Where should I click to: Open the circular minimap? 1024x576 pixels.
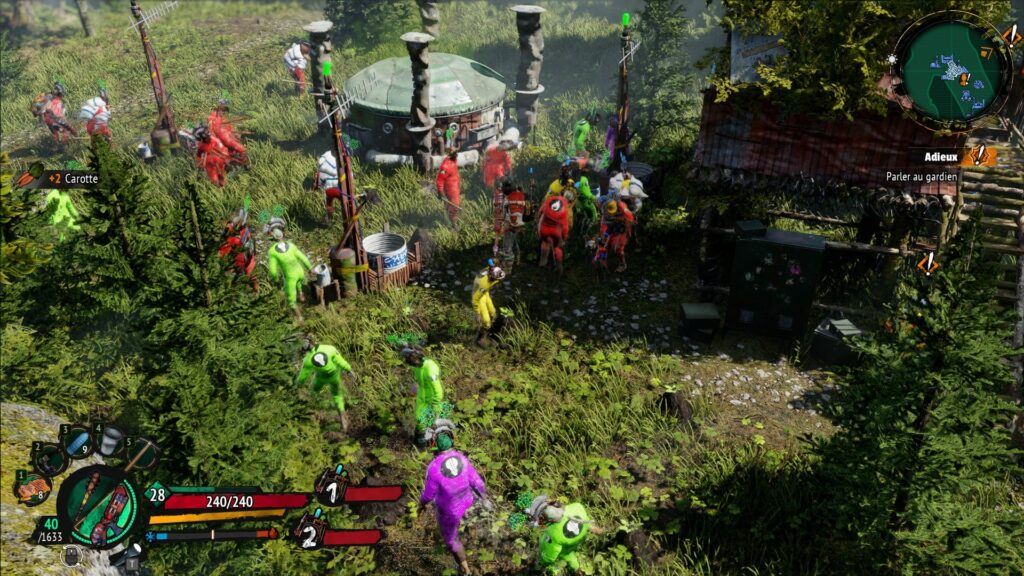tap(953, 68)
